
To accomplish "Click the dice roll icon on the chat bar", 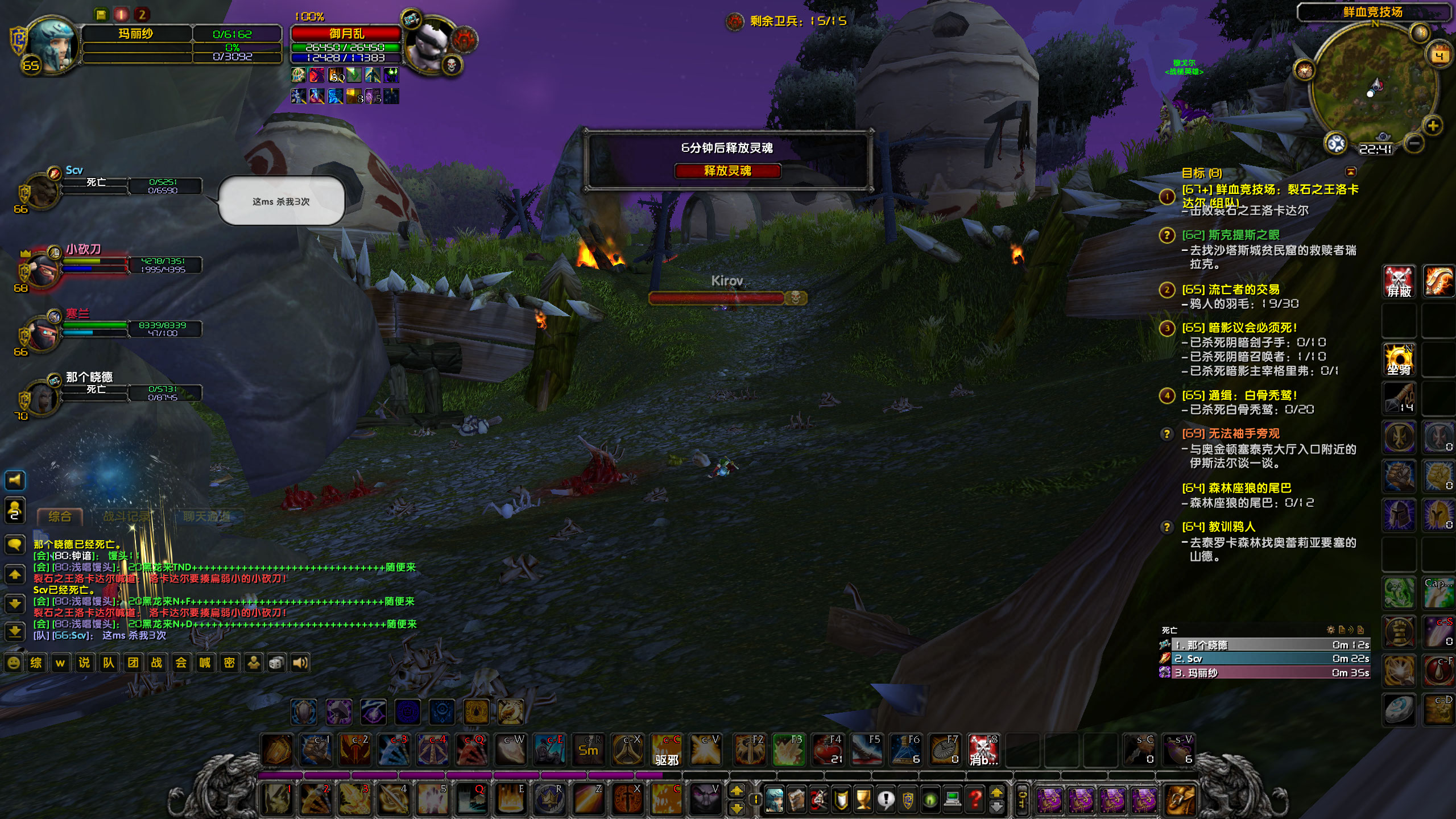I will click(276, 662).
